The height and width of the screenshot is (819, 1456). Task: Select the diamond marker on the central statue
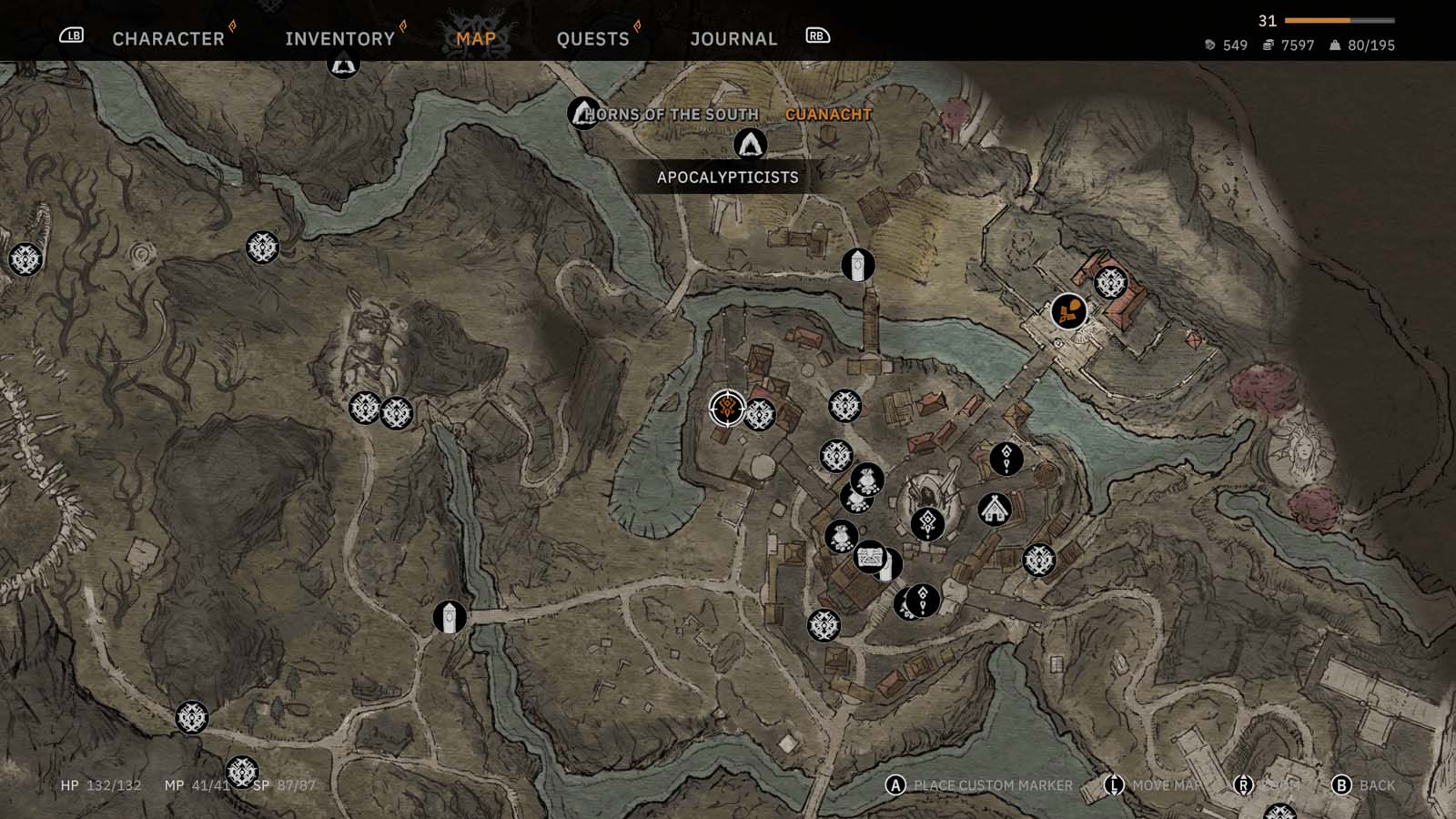coord(927,523)
